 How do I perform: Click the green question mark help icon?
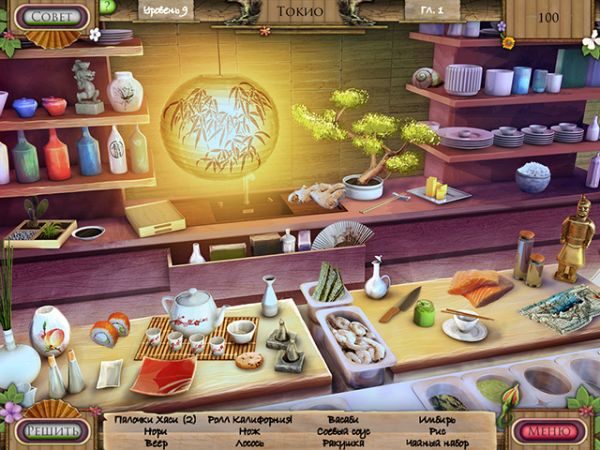point(107,6)
